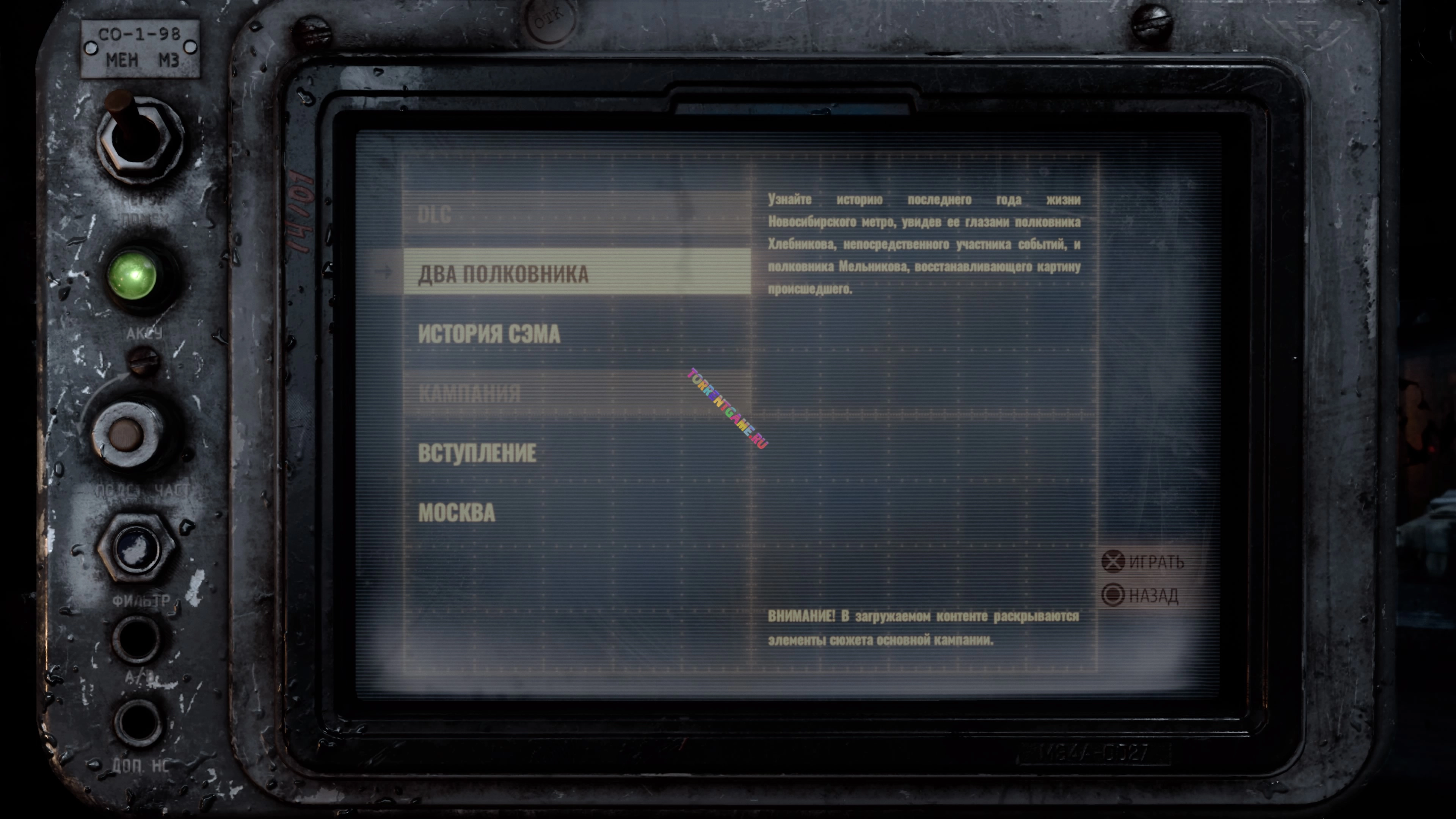Select ИСТОРИЯ СЭМА from the menu

[490, 334]
